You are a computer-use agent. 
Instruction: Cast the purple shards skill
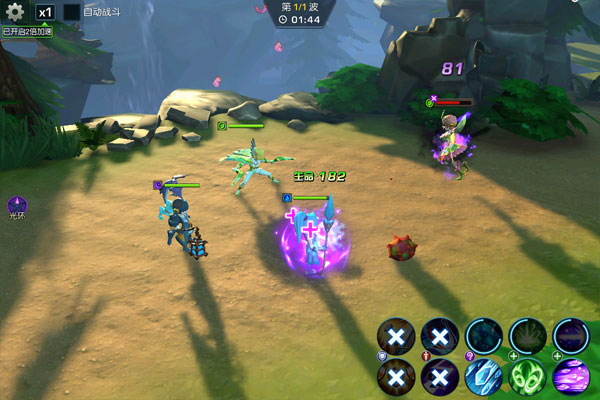(571, 378)
